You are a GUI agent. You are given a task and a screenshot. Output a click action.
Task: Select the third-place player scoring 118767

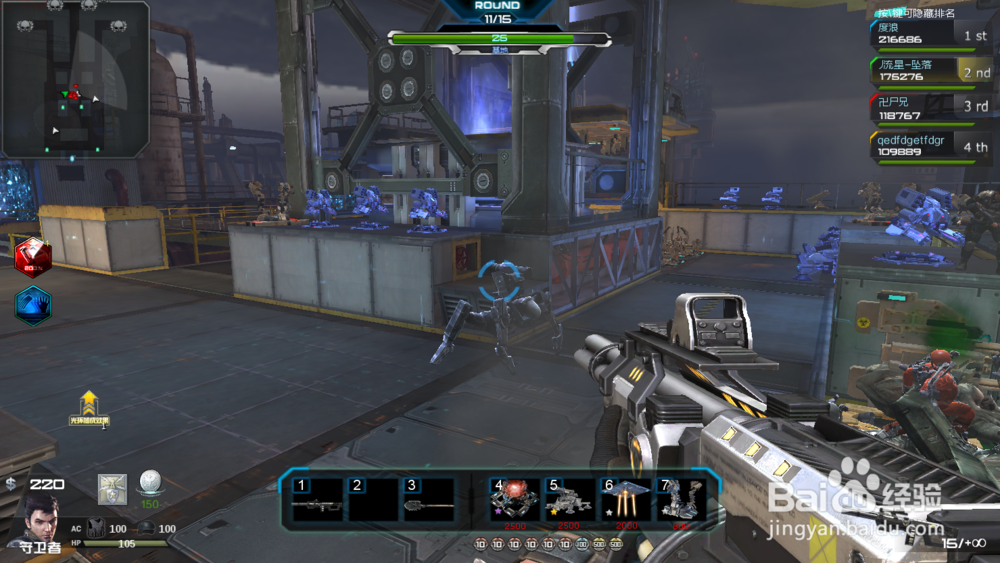click(x=932, y=109)
